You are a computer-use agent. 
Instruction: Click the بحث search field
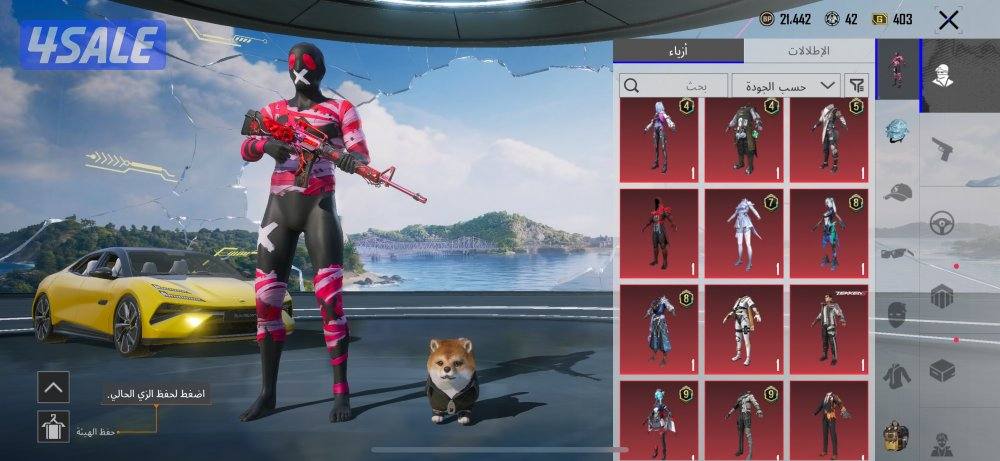coord(673,85)
